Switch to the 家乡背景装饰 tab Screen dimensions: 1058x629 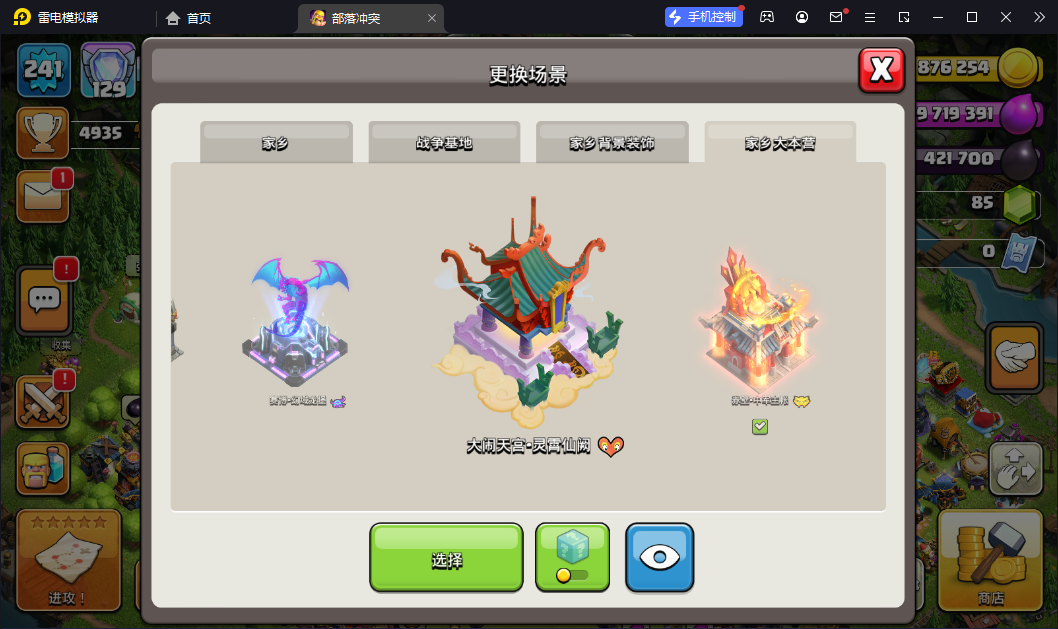coord(612,143)
